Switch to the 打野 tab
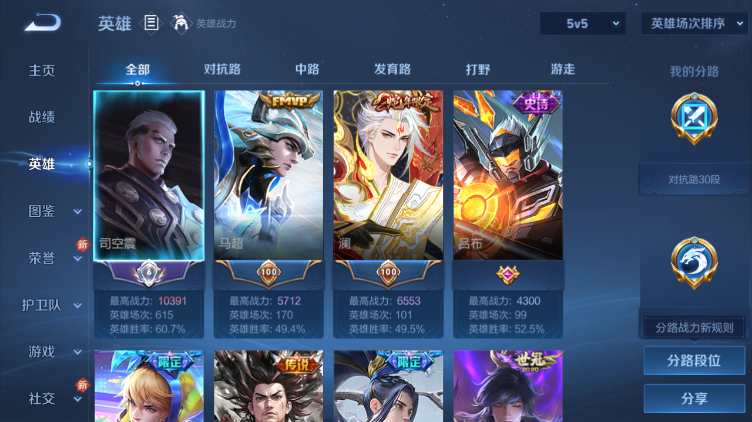Viewport: 752px width, 422px height. (x=478, y=69)
